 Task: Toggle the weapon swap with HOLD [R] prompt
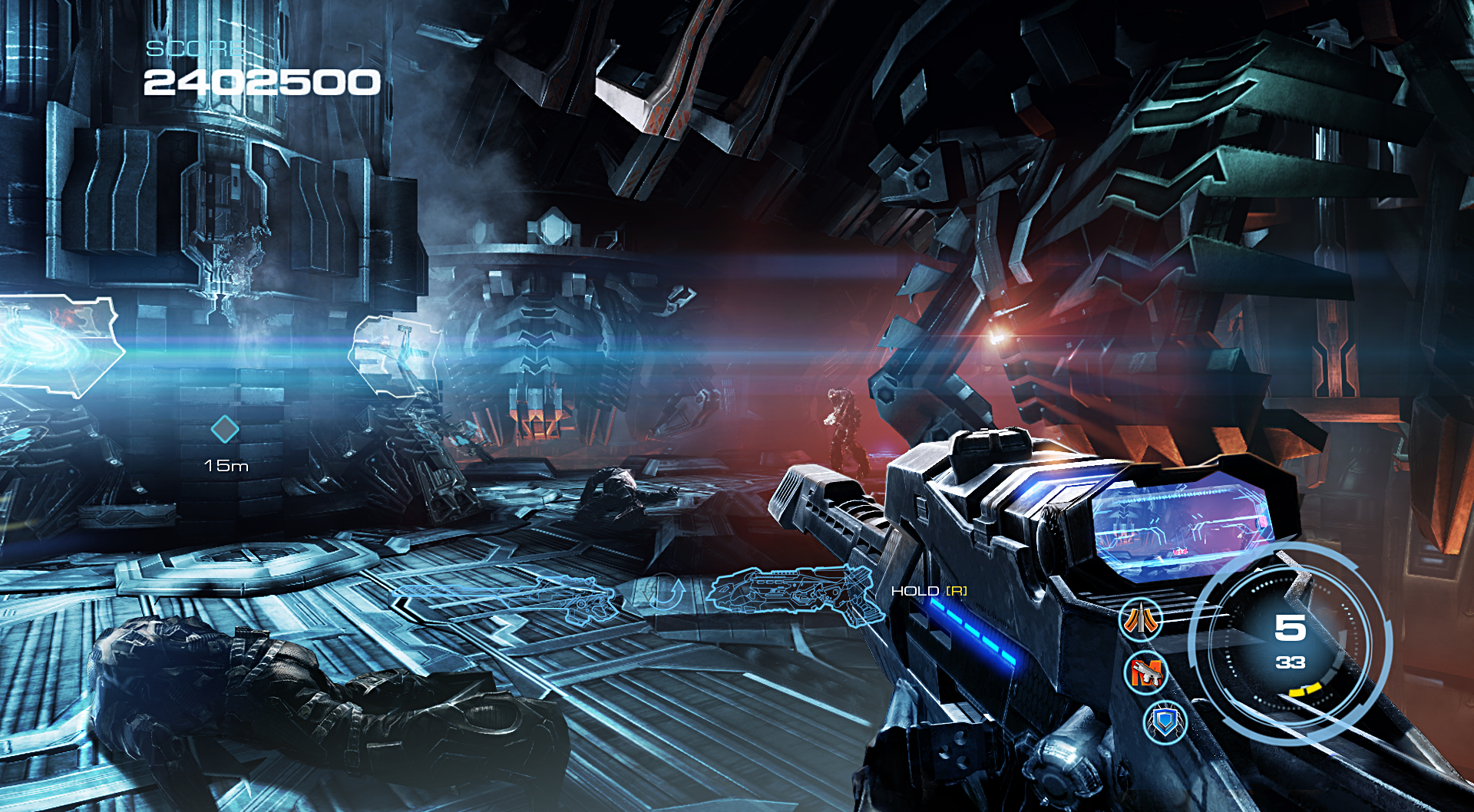coord(929,592)
